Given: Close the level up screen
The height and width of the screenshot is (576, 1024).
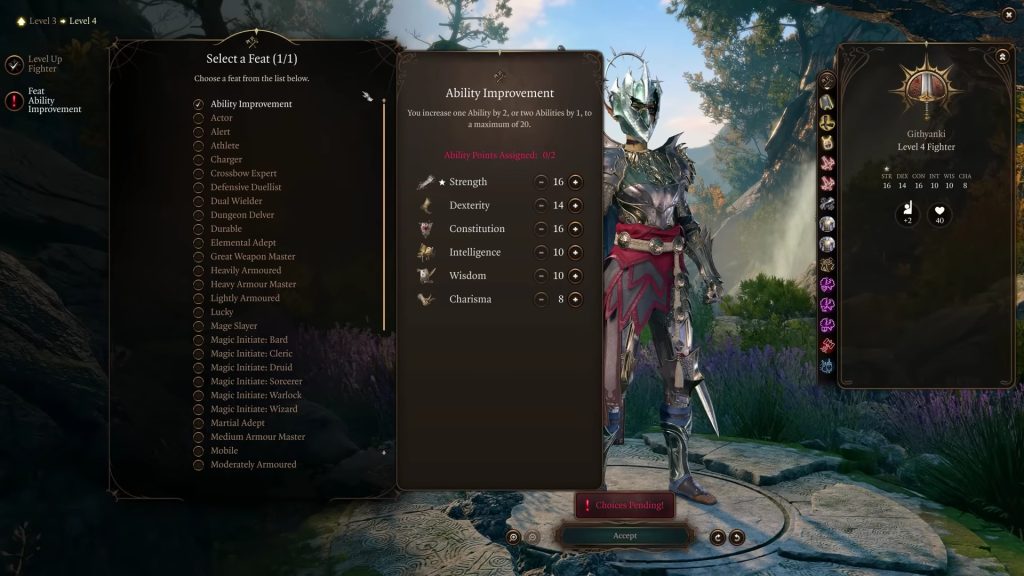Looking at the screenshot, I should coord(1008,14).
